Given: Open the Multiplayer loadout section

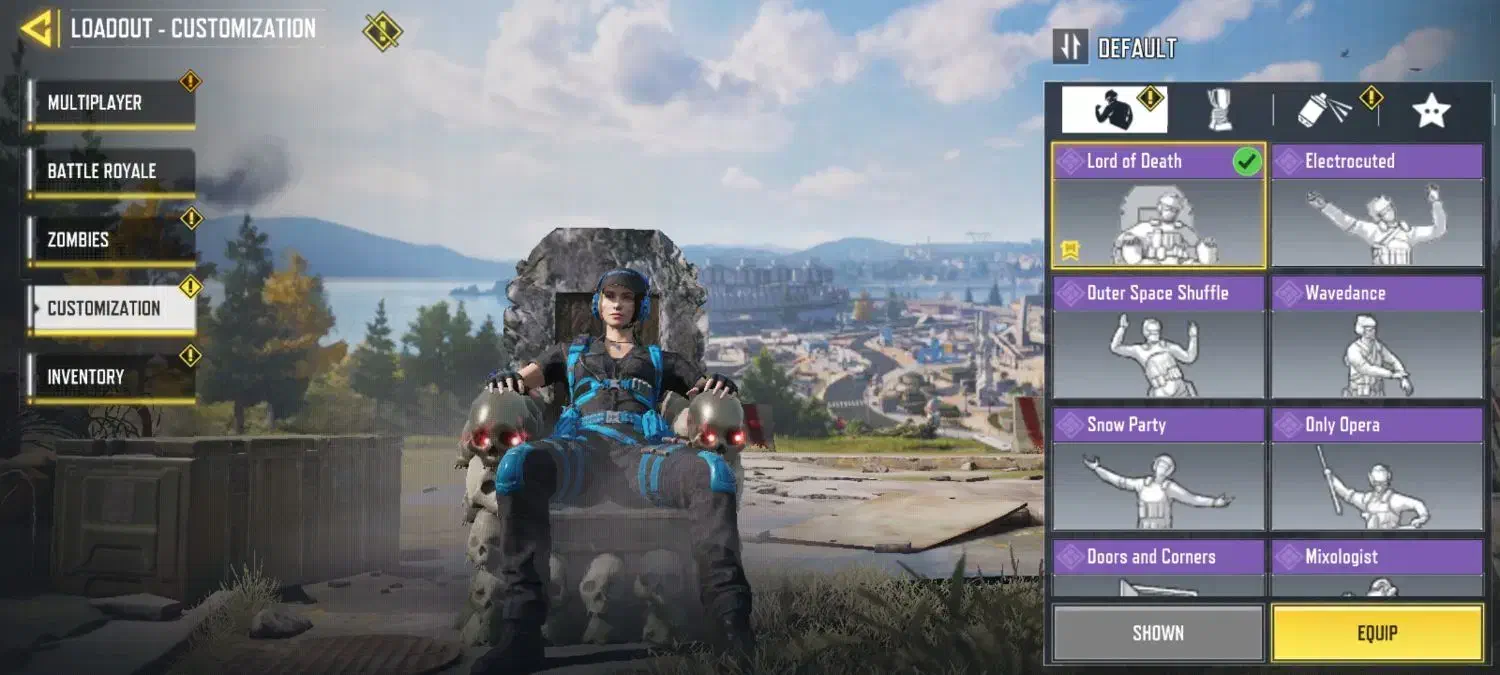Looking at the screenshot, I should (110, 103).
